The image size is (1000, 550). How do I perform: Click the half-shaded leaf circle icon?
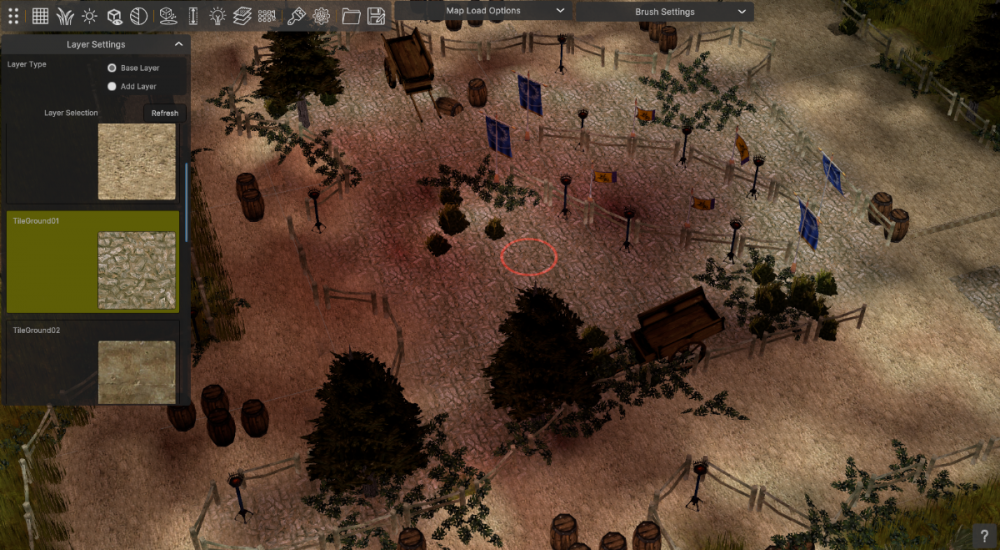click(x=139, y=15)
